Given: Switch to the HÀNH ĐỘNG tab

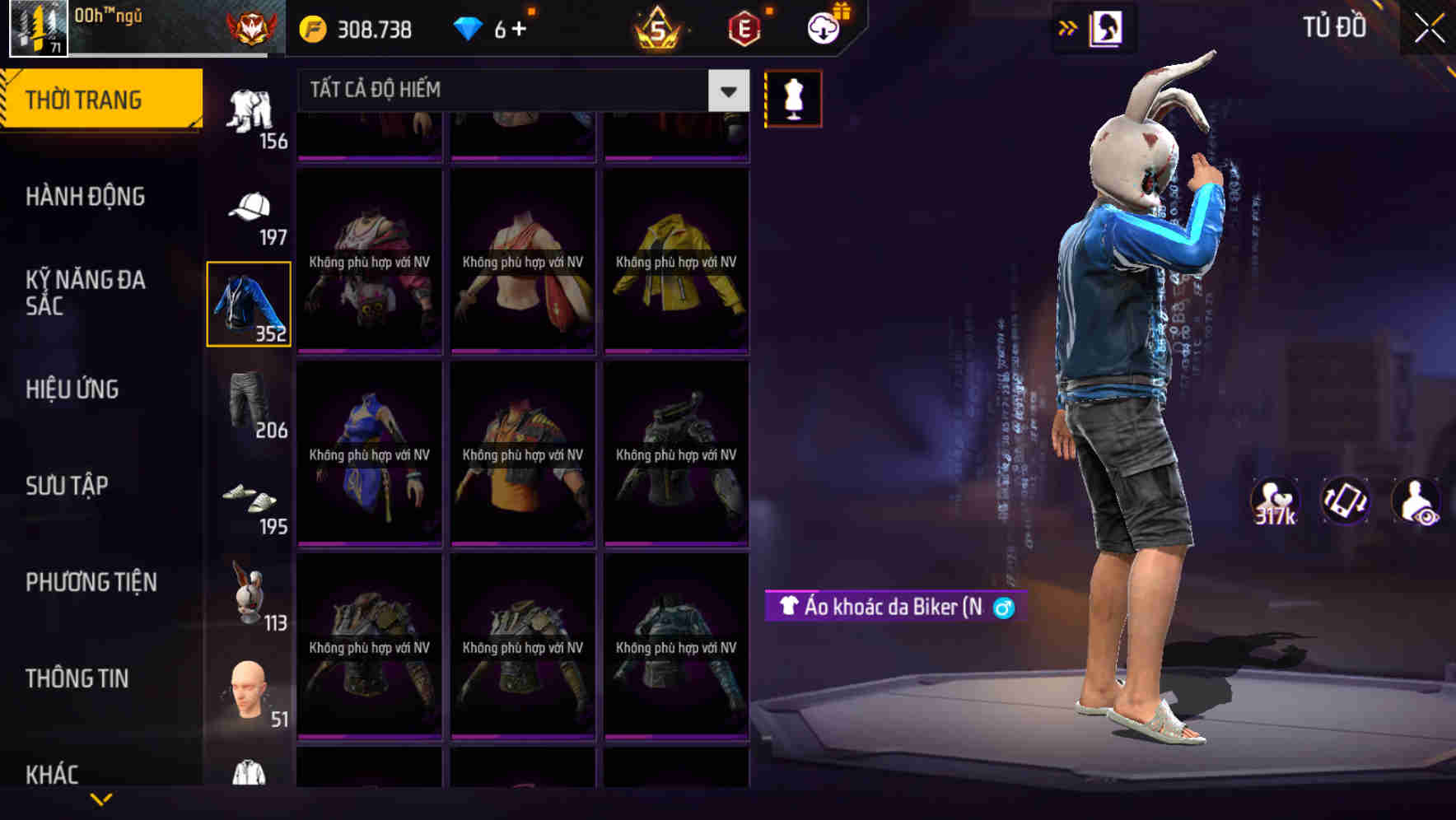Looking at the screenshot, I should click(84, 197).
